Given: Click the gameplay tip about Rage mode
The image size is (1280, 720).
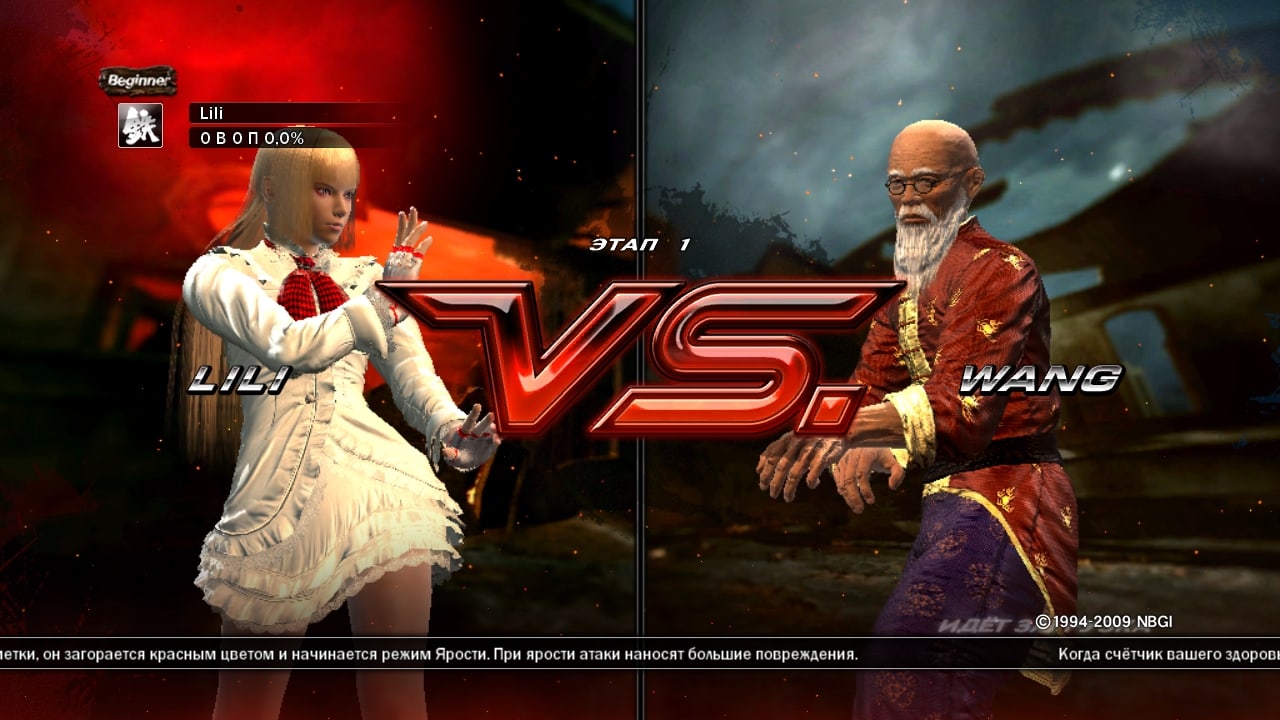Looking at the screenshot, I should coord(430,655).
